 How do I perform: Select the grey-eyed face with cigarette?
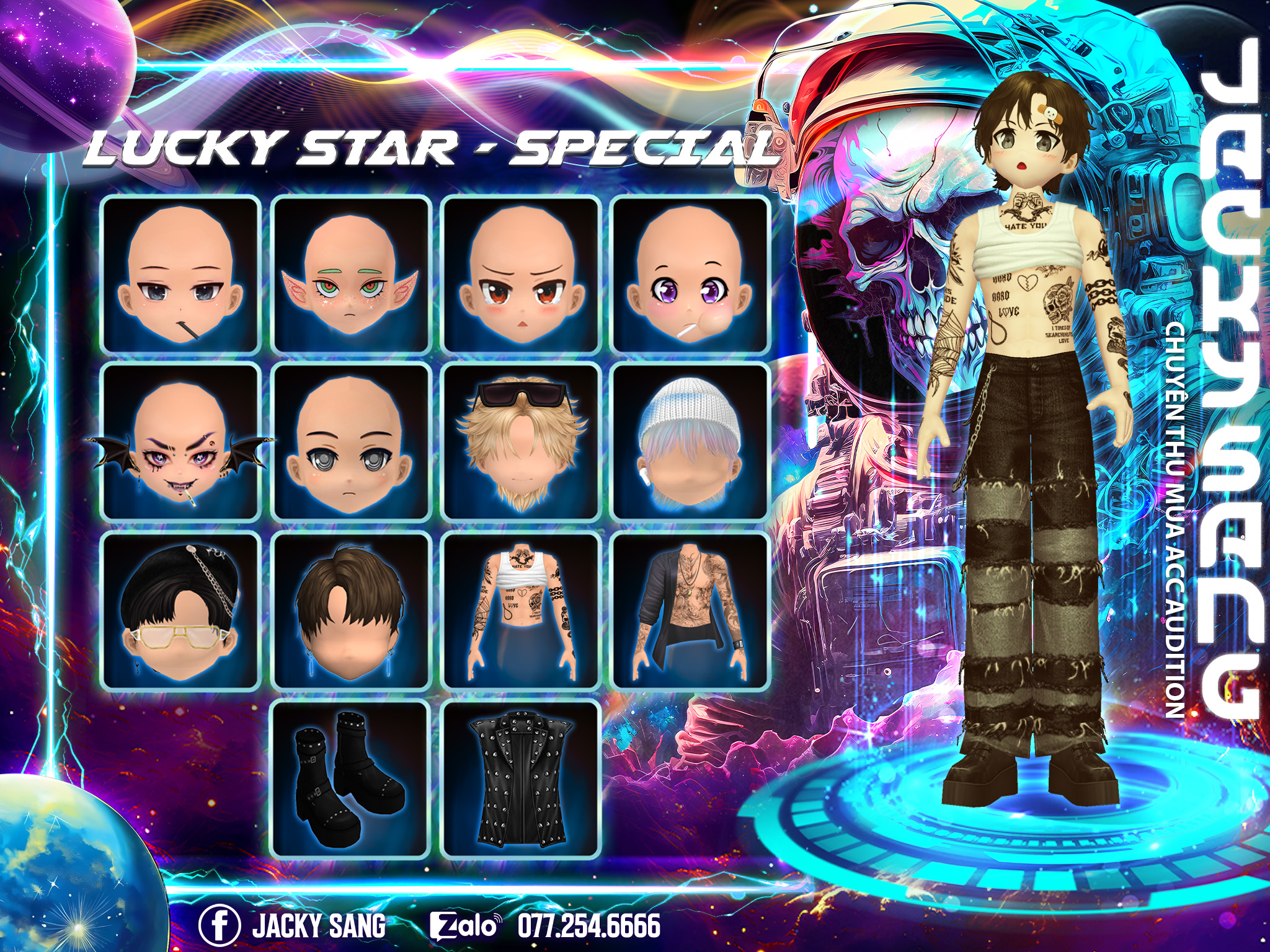(180, 275)
